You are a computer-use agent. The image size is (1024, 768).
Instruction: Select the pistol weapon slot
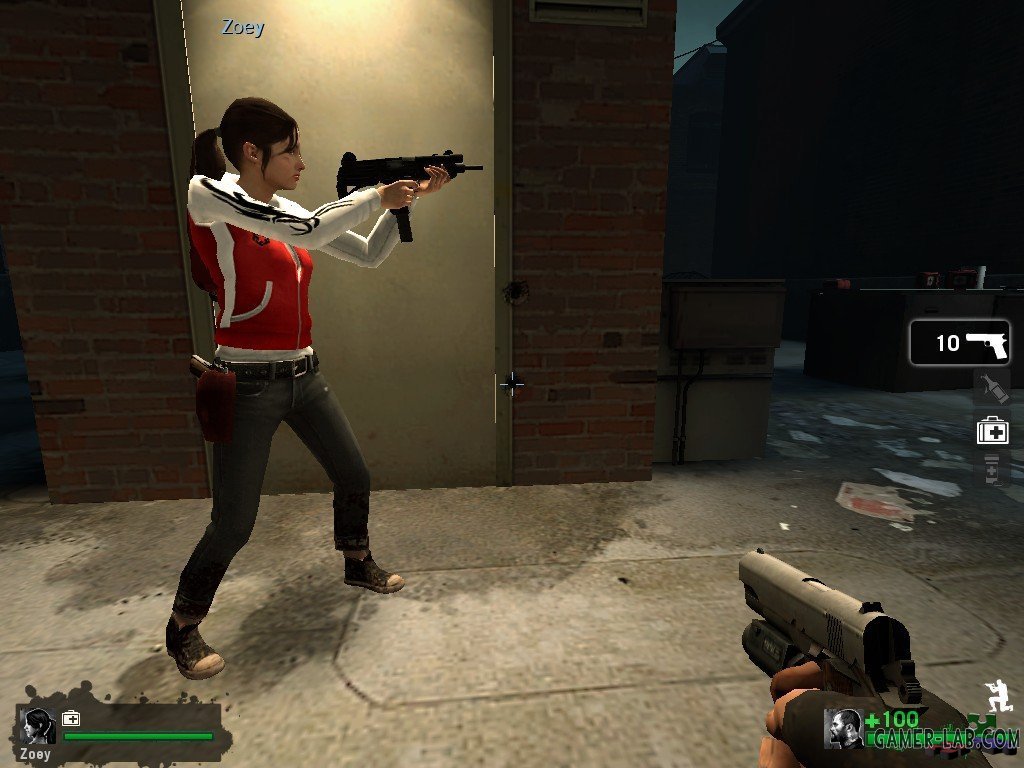pyautogui.click(x=960, y=343)
